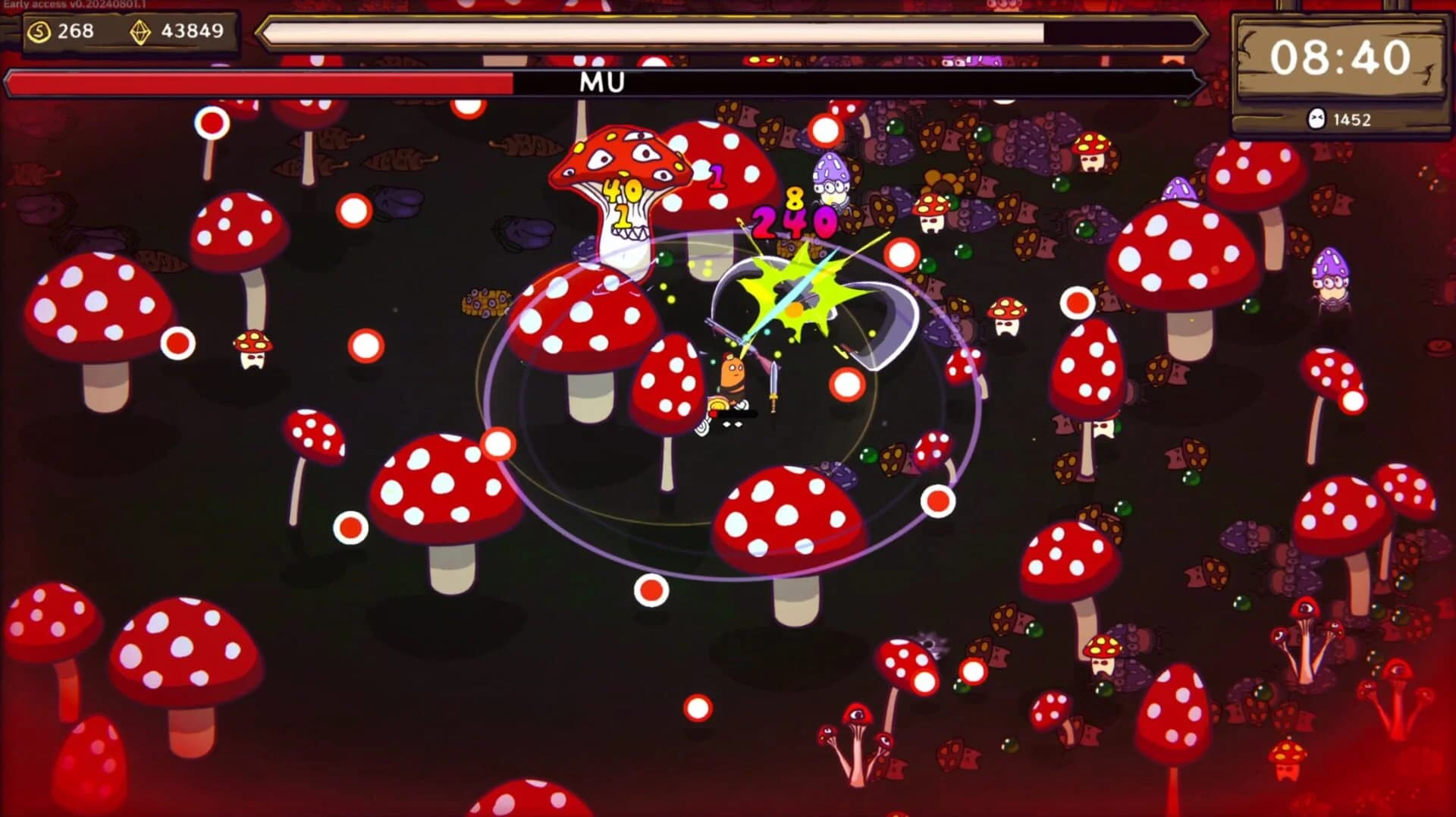The width and height of the screenshot is (1456, 817).
Task: Click the white experience bar at the top
Action: tap(652, 33)
